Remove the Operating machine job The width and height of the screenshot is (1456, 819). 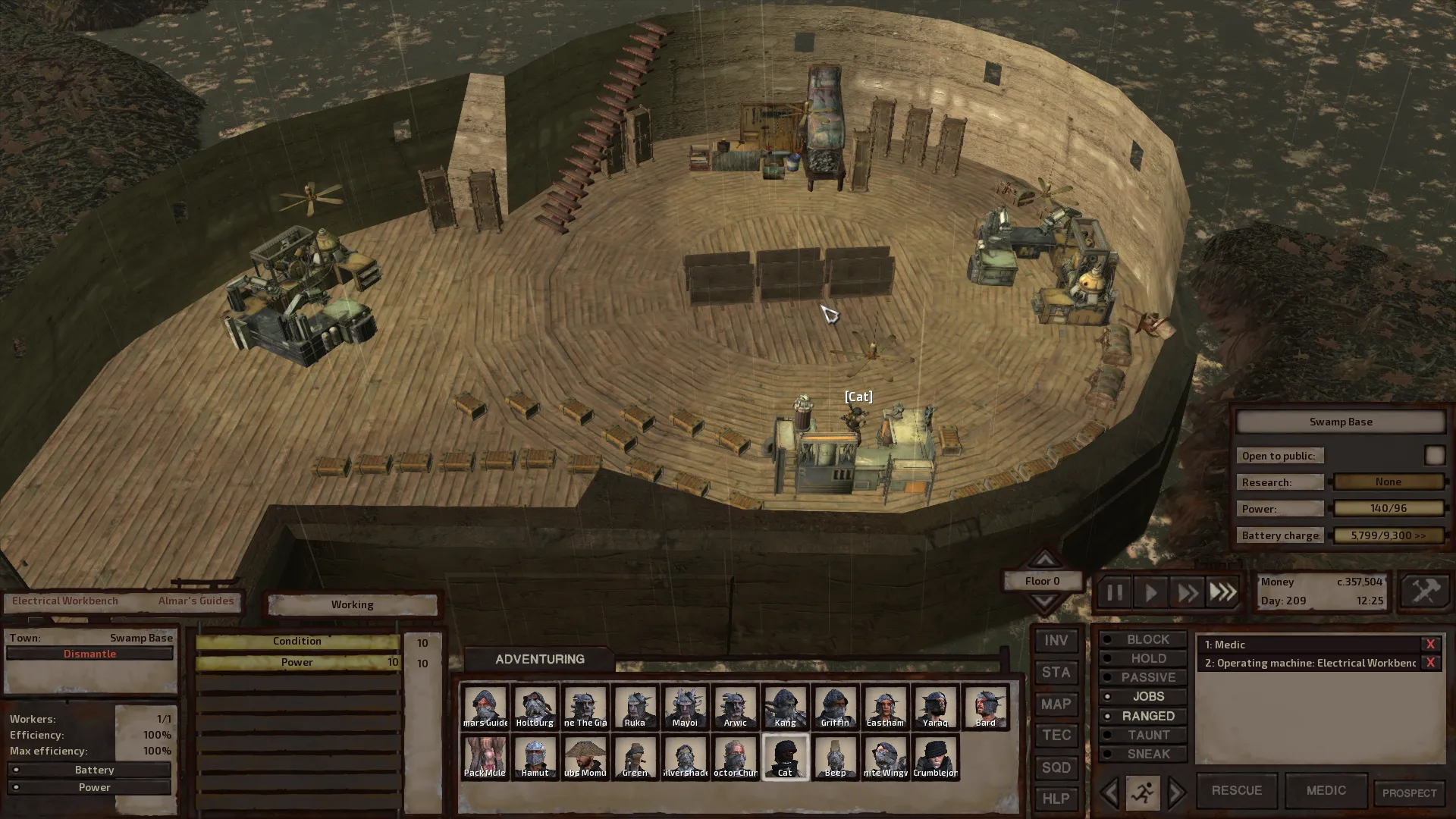1430,663
